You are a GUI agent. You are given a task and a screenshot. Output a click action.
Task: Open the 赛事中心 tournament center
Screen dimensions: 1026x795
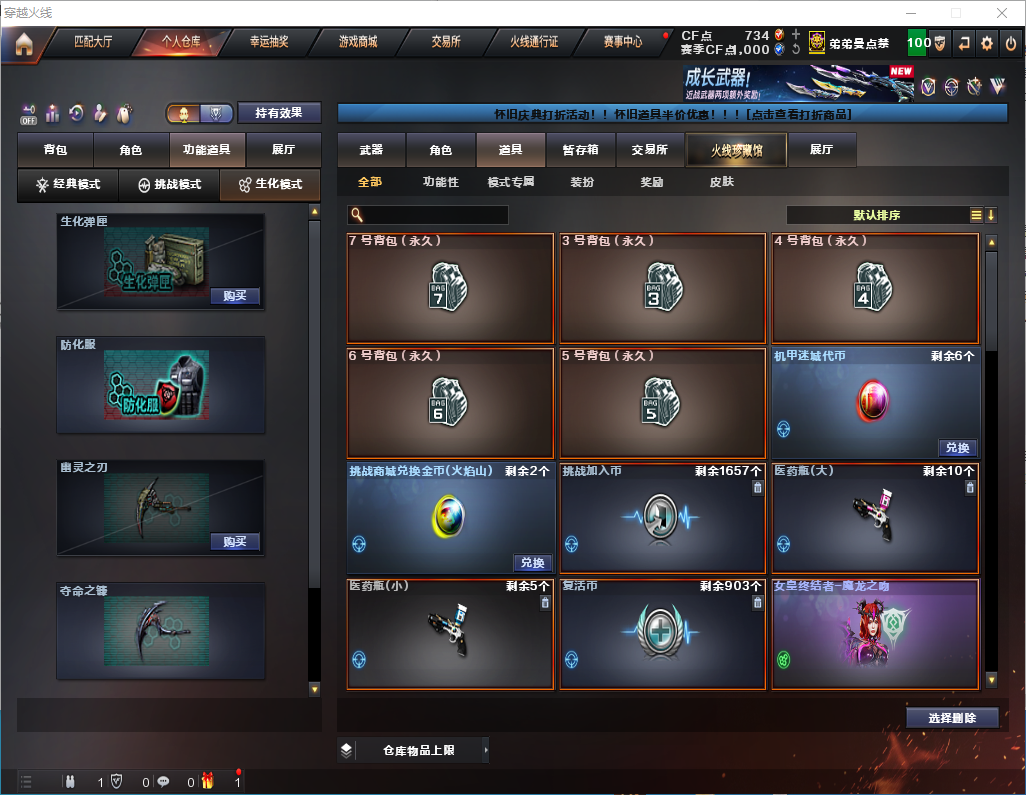pyautogui.click(x=623, y=43)
